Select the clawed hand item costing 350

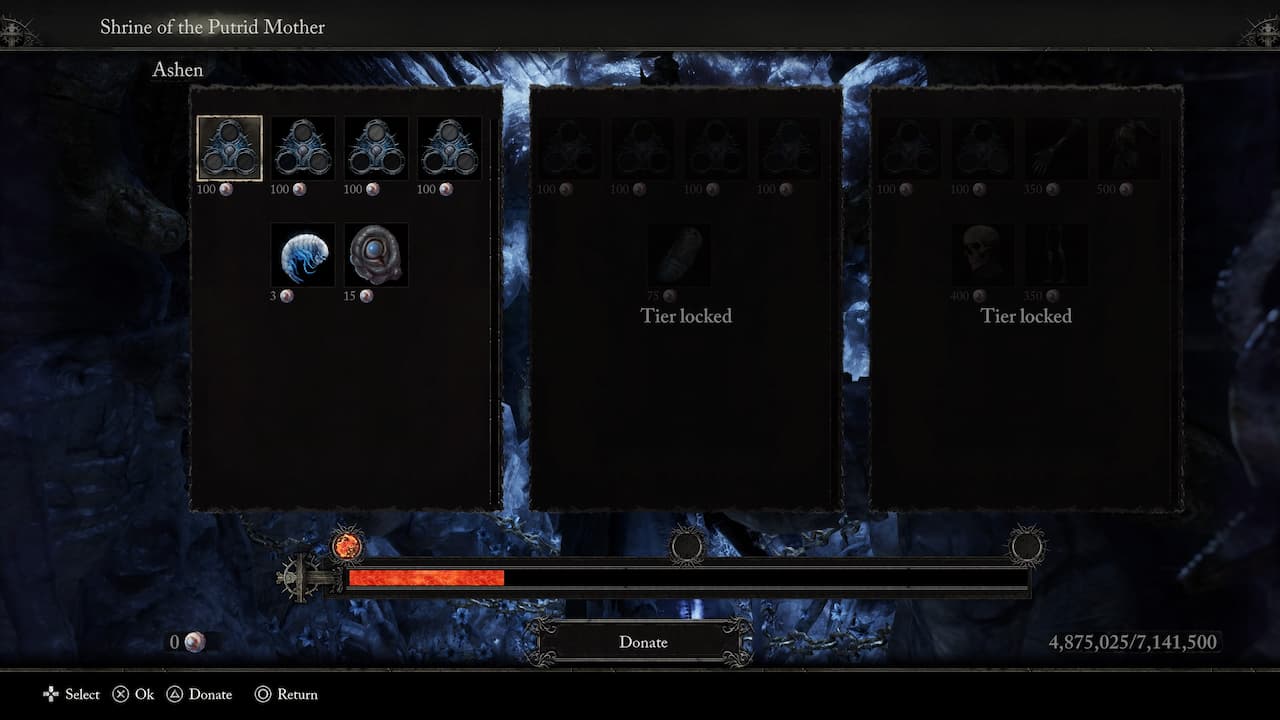(x=1056, y=148)
